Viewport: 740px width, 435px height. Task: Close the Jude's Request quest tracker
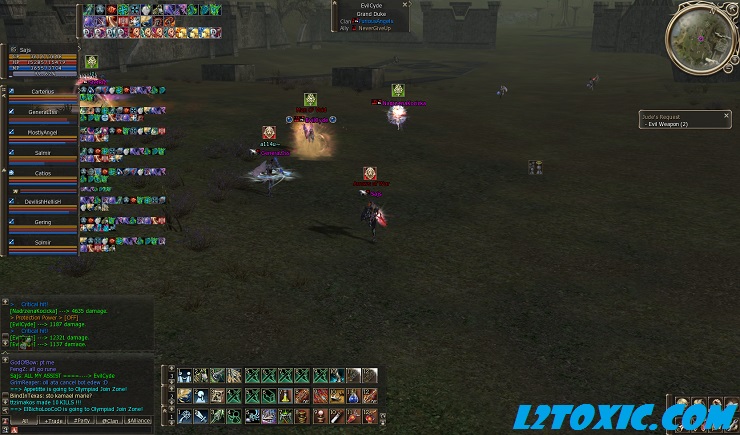click(x=727, y=117)
